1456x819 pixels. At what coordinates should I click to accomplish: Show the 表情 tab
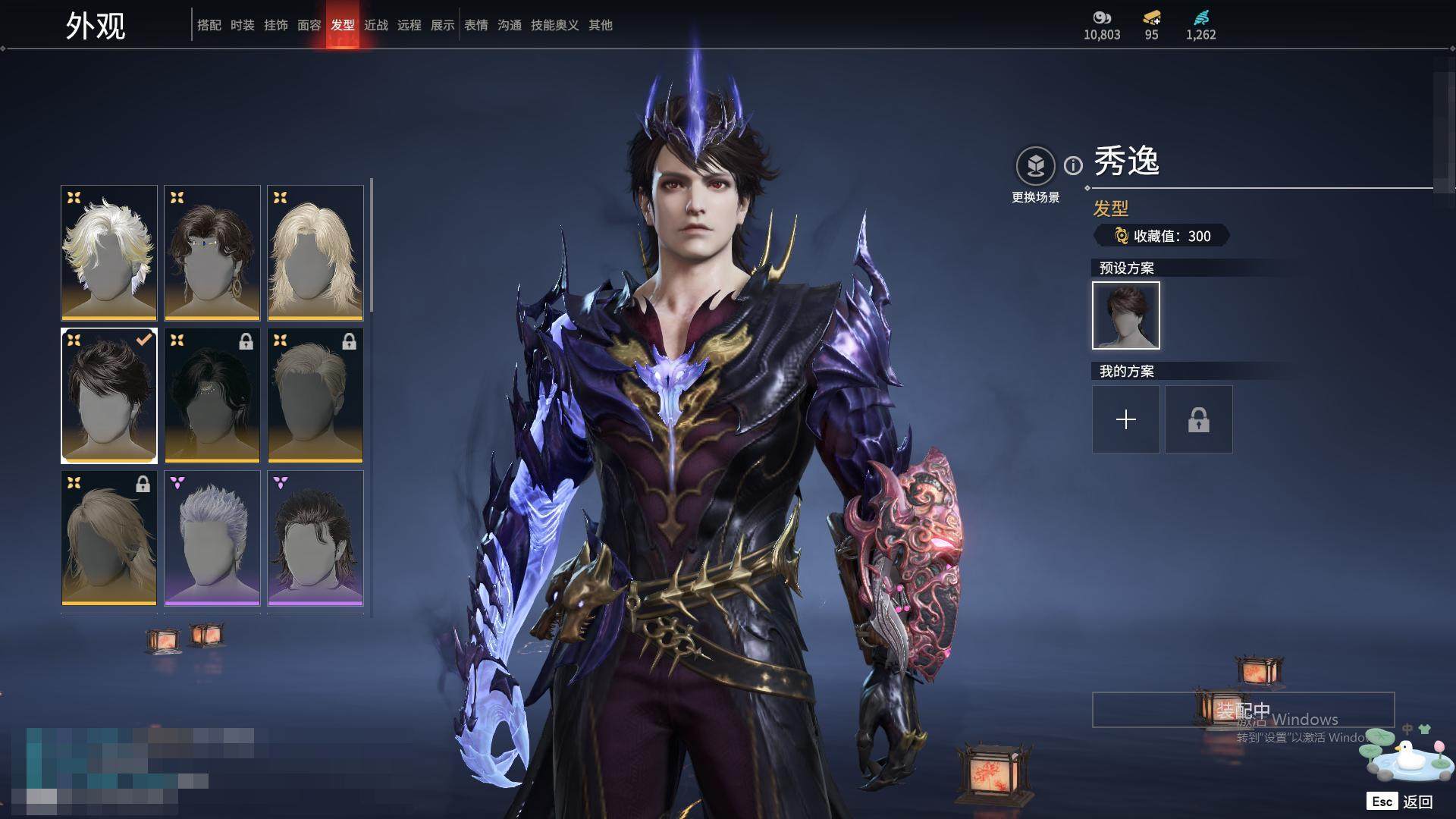click(x=476, y=25)
